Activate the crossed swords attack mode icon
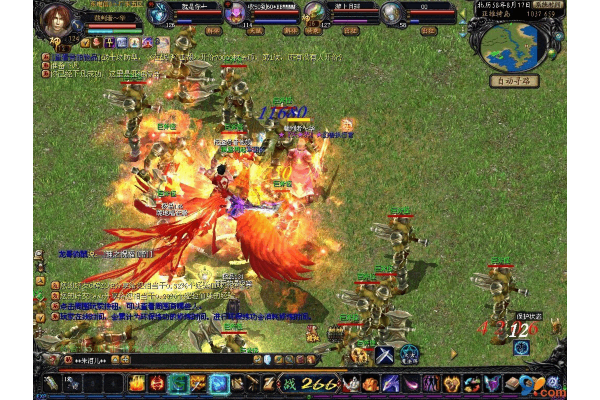 click(386, 354)
